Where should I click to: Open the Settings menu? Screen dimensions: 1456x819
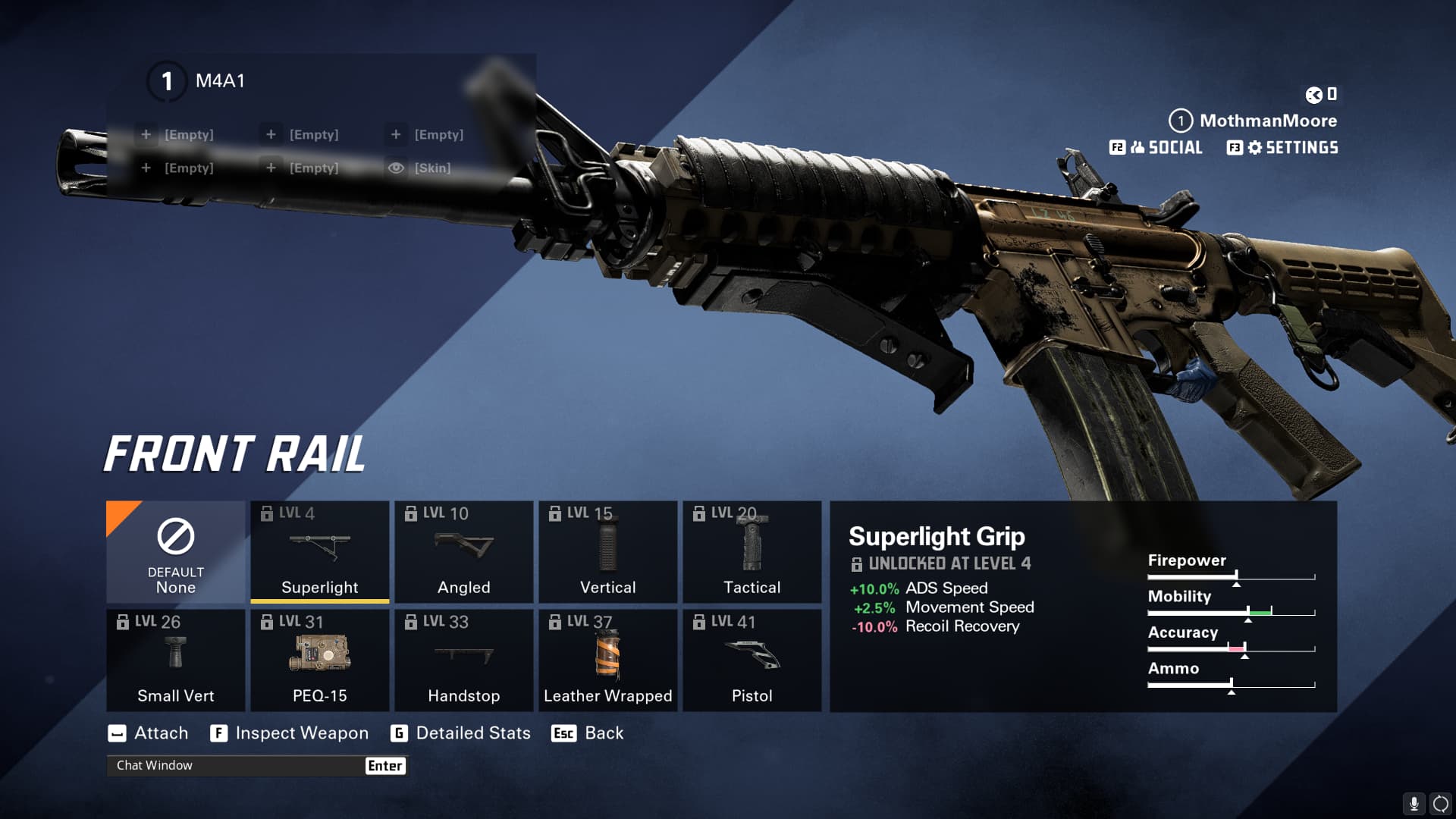point(1283,148)
